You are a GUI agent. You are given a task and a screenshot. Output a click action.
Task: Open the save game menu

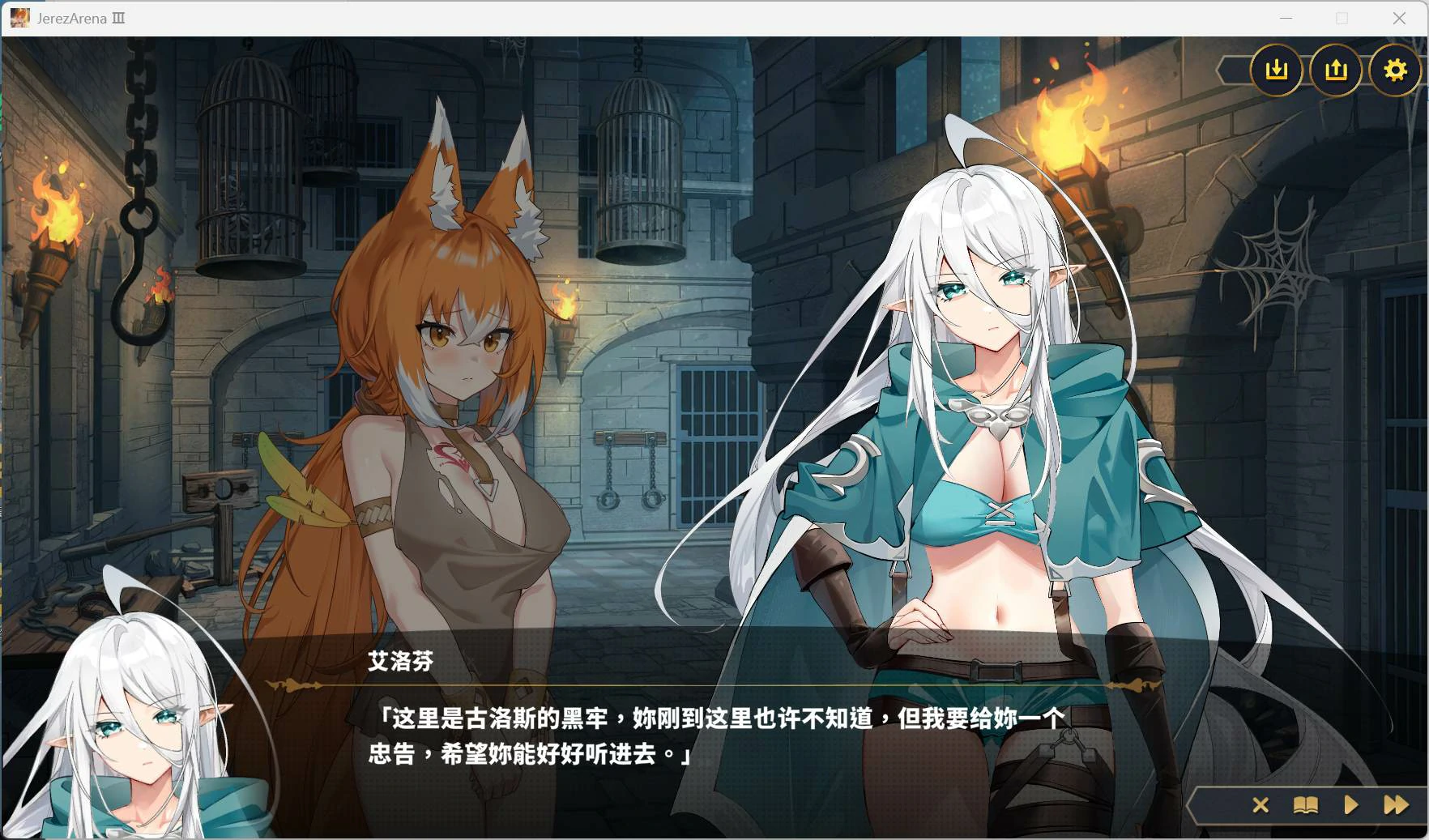pyautogui.click(x=1278, y=70)
